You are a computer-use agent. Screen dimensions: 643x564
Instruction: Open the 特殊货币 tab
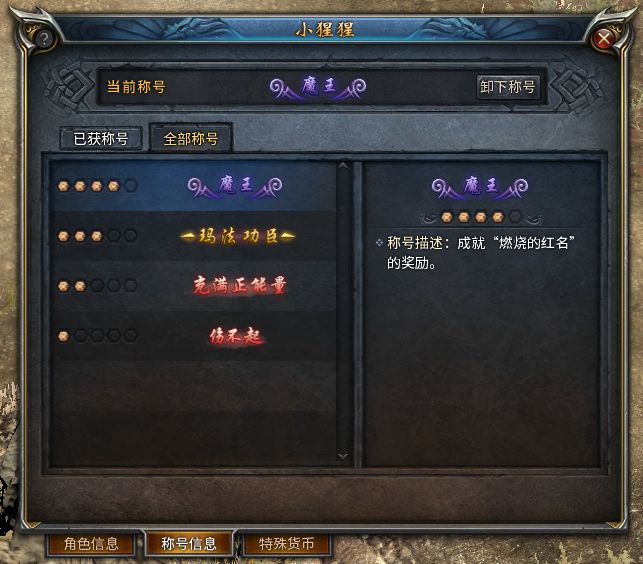tap(286, 544)
